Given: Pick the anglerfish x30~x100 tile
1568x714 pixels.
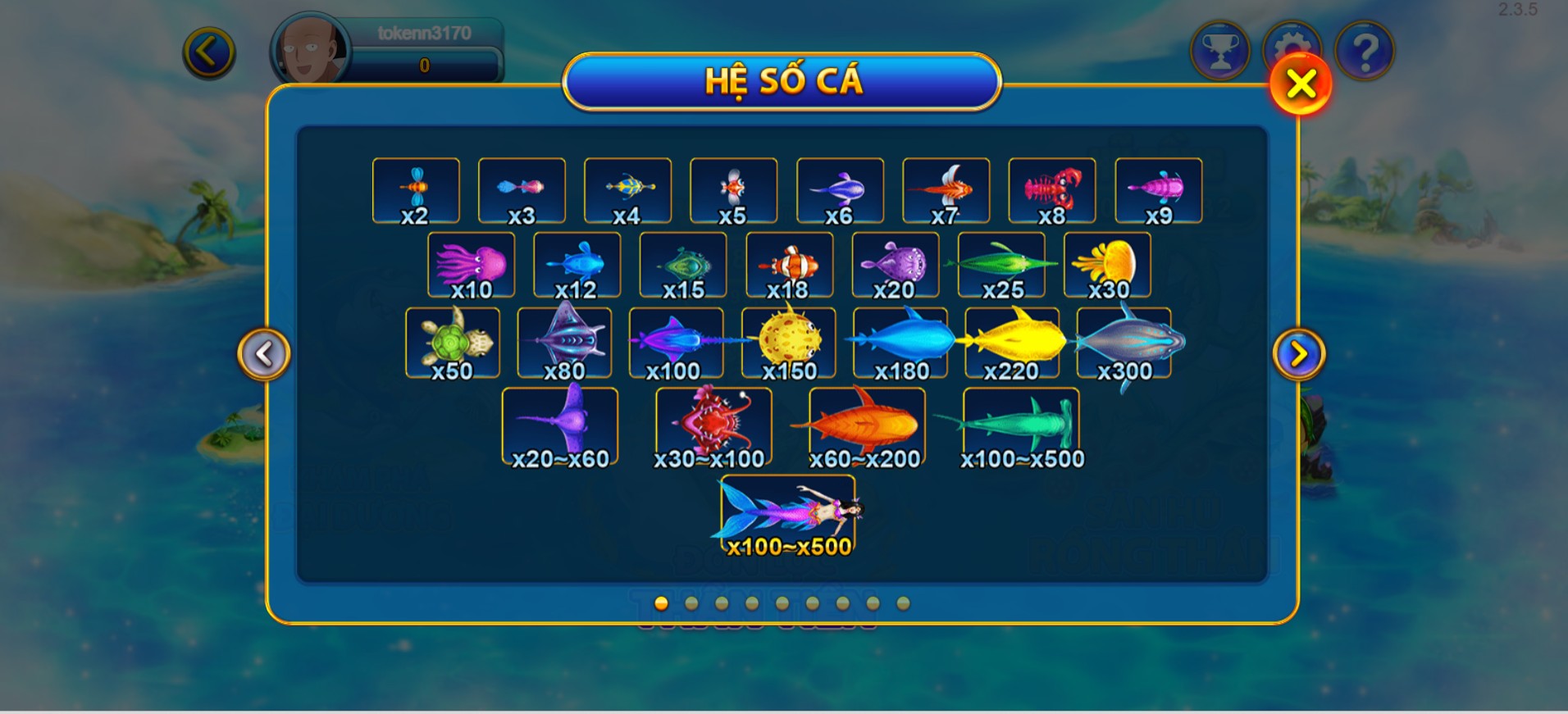Looking at the screenshot, I should [x=713, y=428].
